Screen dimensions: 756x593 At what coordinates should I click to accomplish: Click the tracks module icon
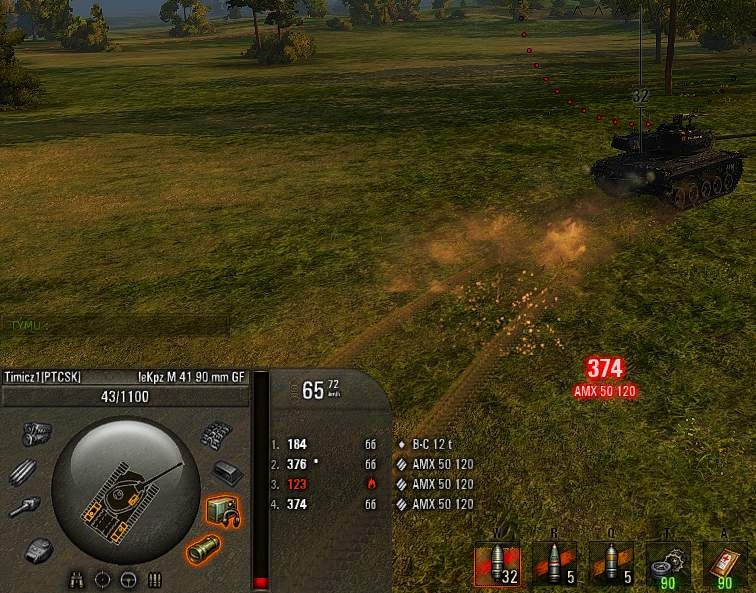(216, 435)
